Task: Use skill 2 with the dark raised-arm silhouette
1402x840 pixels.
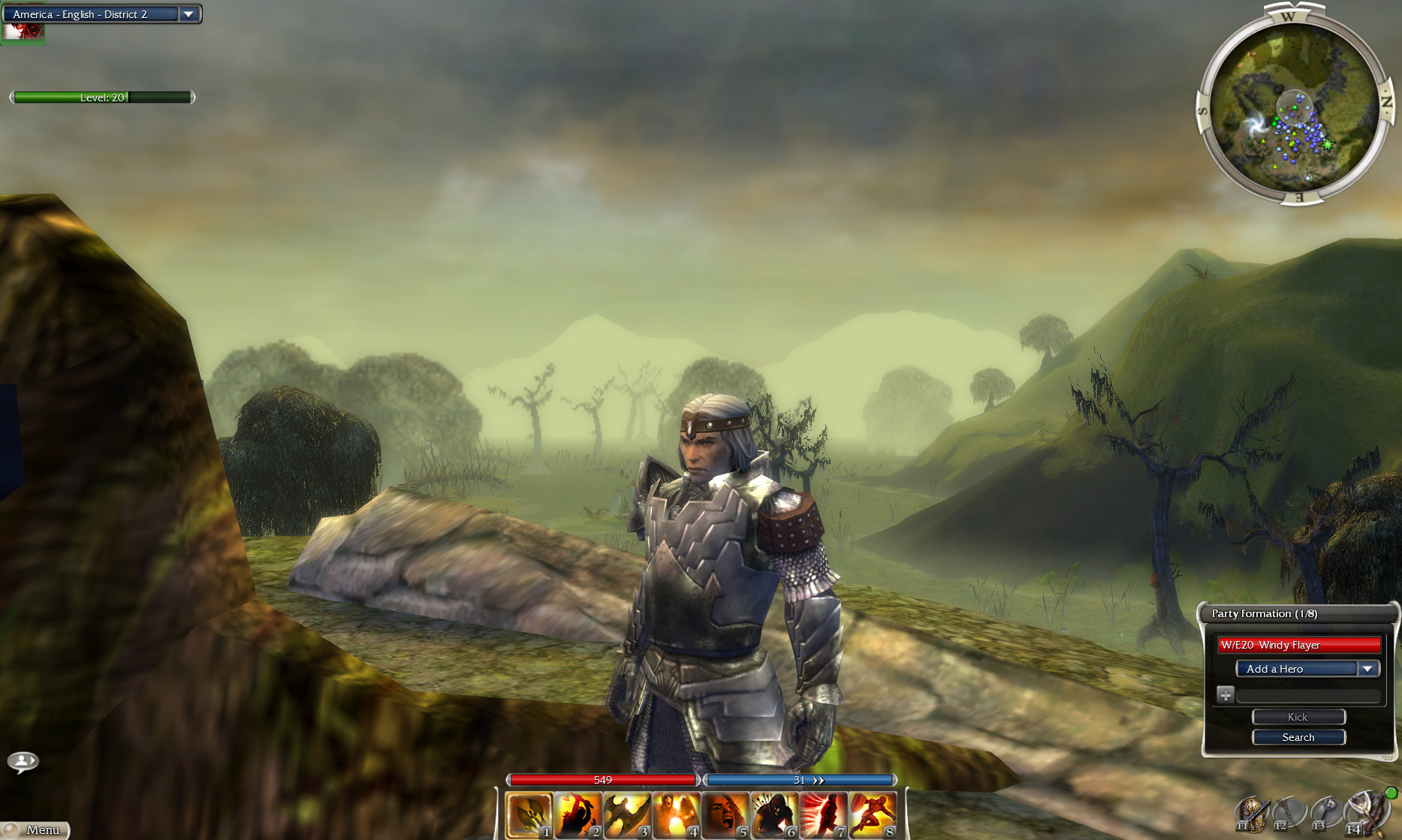Action: click(x=578, y=814)
